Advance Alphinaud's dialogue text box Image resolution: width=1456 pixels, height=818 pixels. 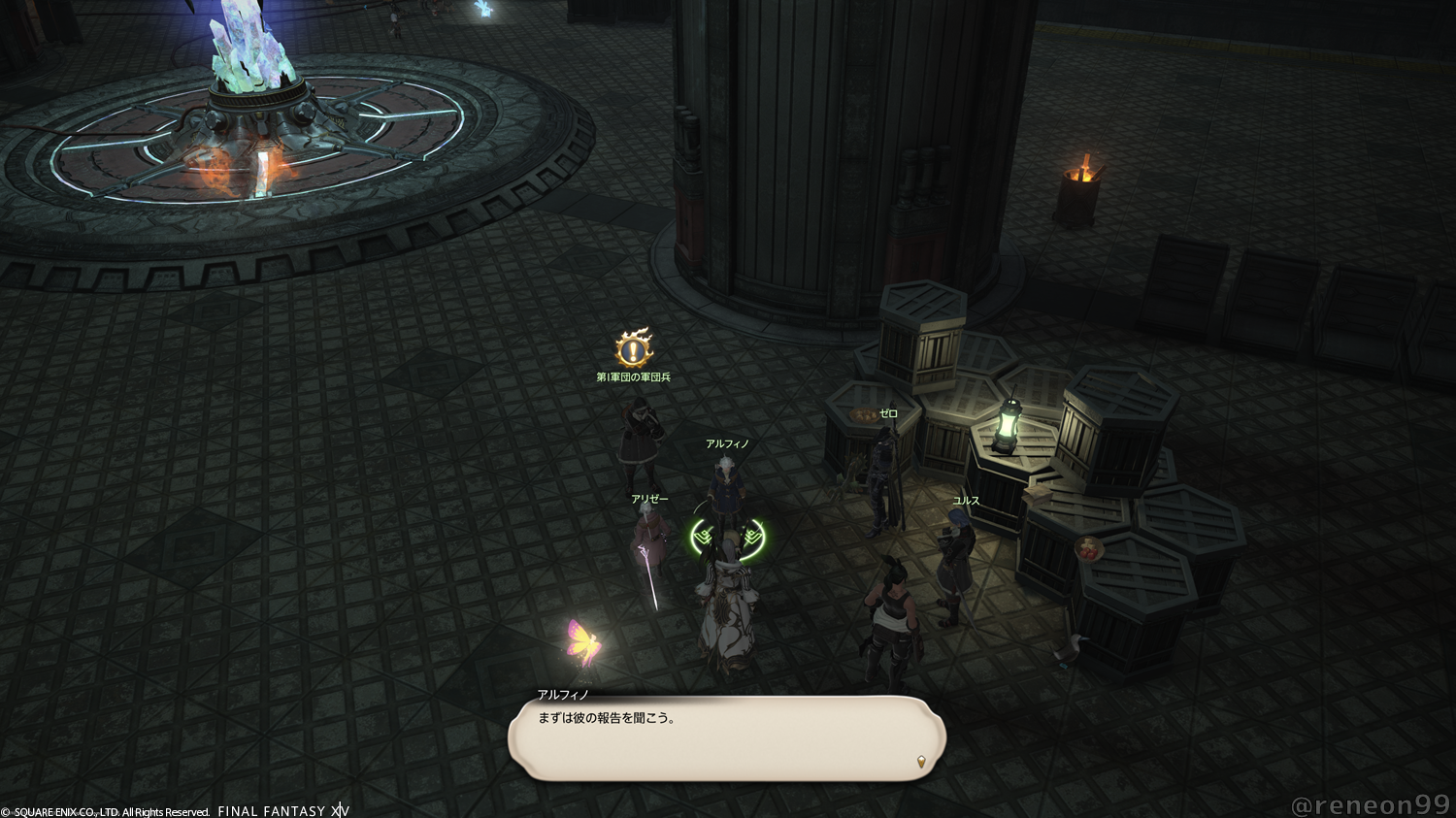point(726,739)
